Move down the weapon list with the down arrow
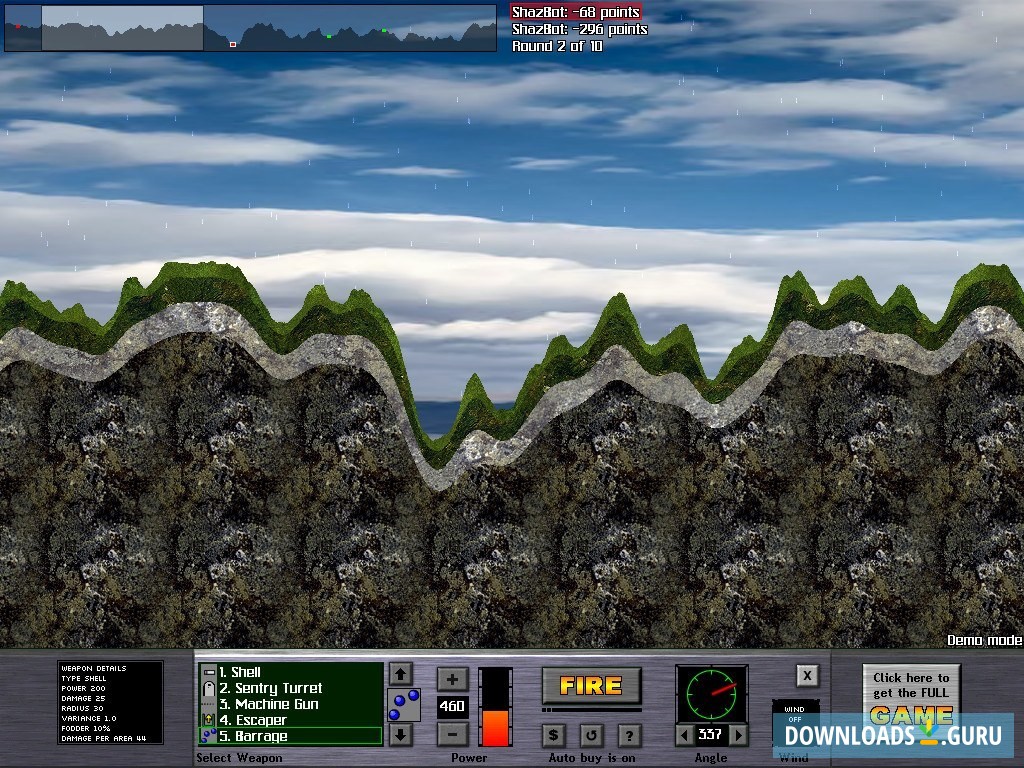 tap(400, 735)
